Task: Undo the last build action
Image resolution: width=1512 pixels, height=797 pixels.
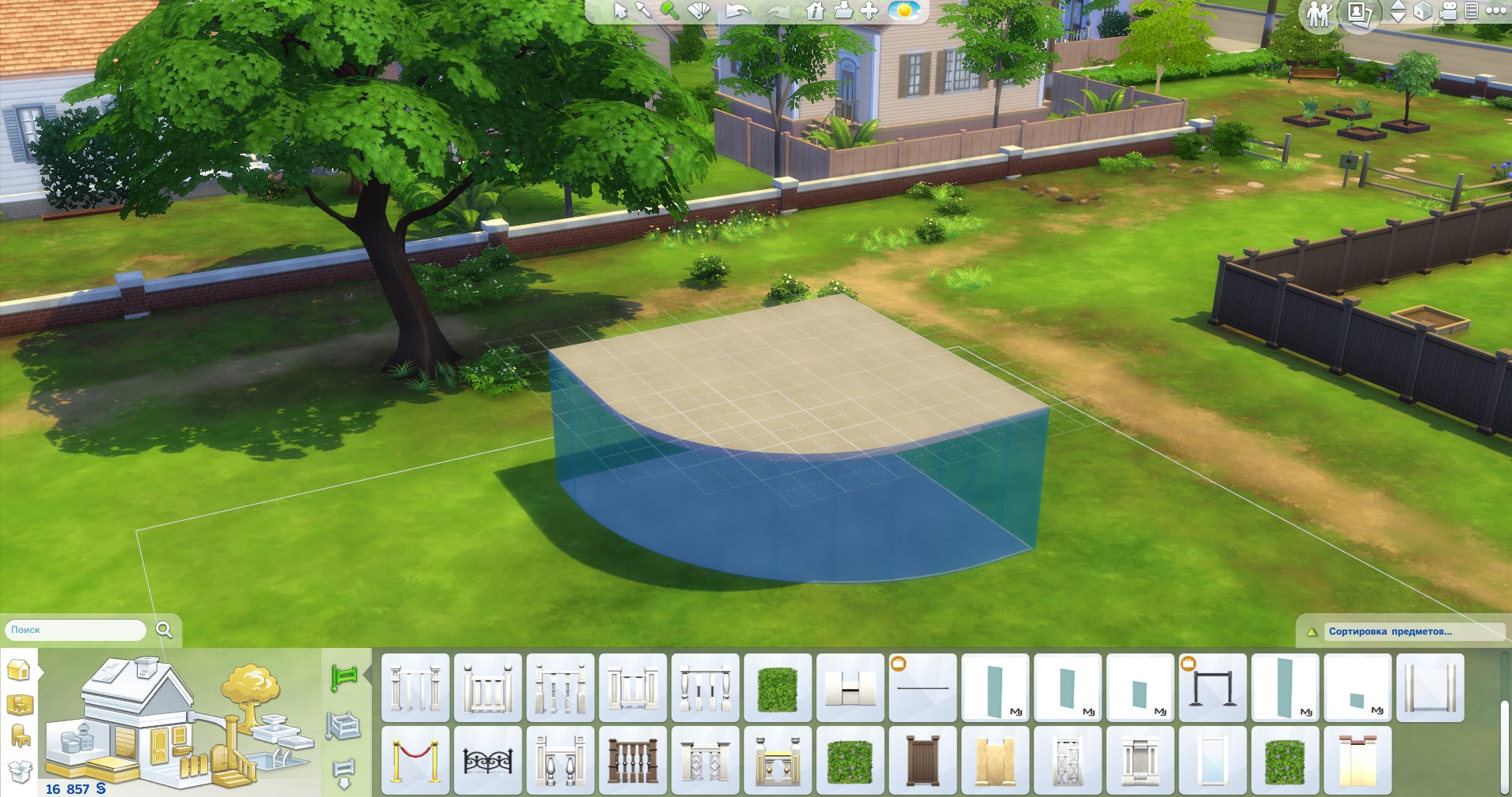Action: coord(737,11)
